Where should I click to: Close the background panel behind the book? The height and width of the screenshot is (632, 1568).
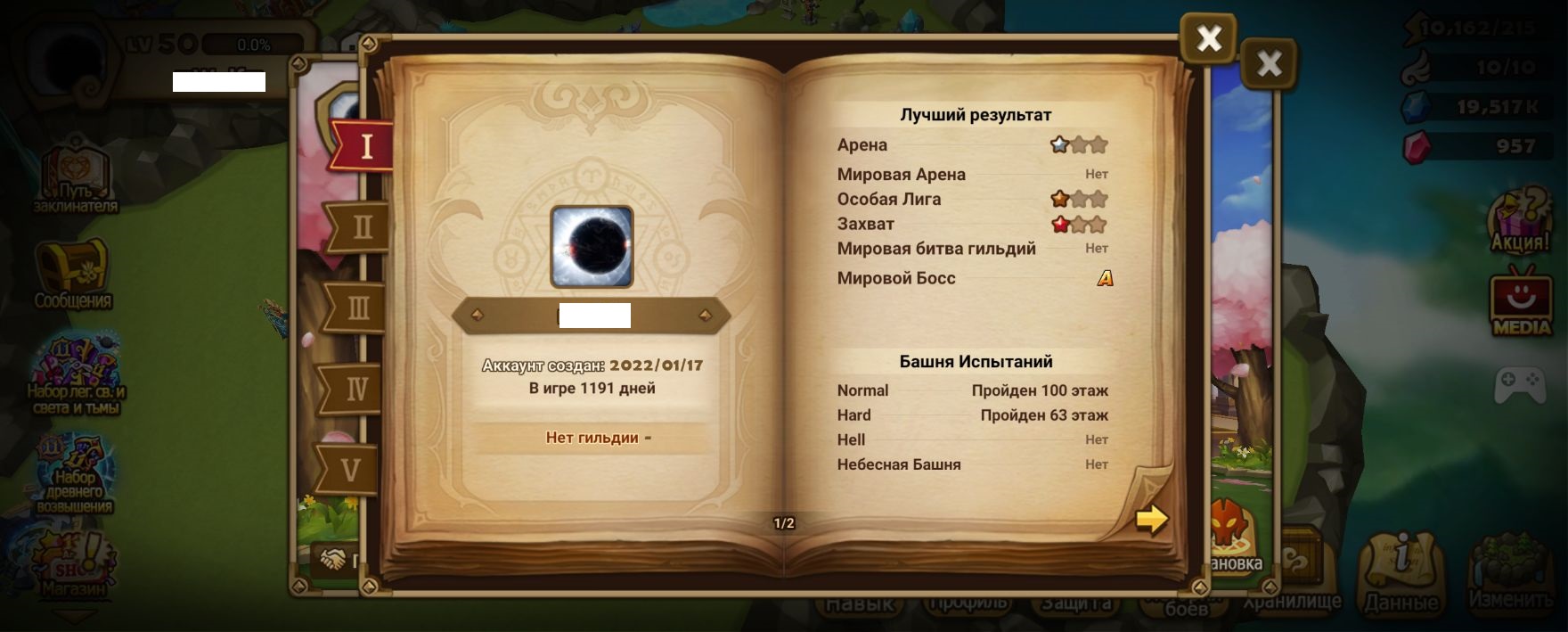tap(1269, 63)
